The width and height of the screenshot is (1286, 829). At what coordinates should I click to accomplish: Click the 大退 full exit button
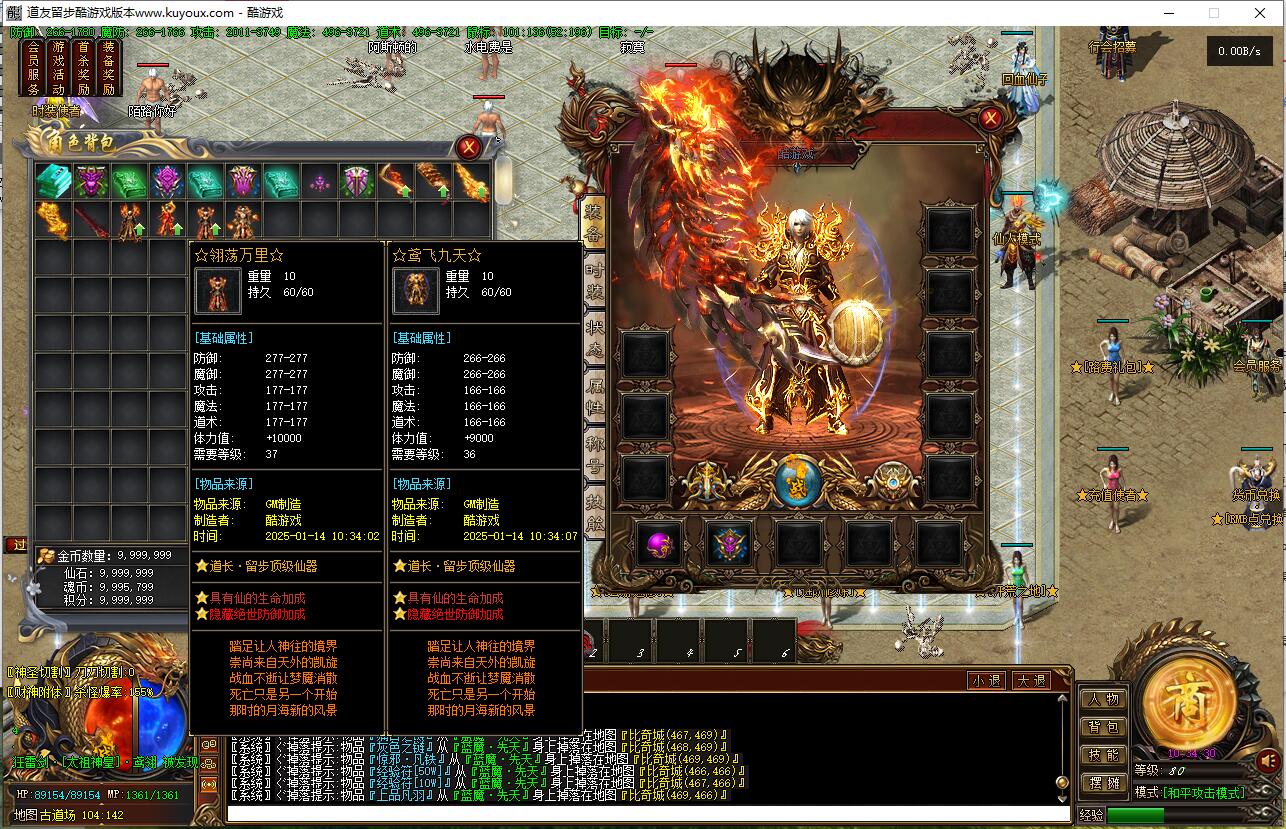1031,681
